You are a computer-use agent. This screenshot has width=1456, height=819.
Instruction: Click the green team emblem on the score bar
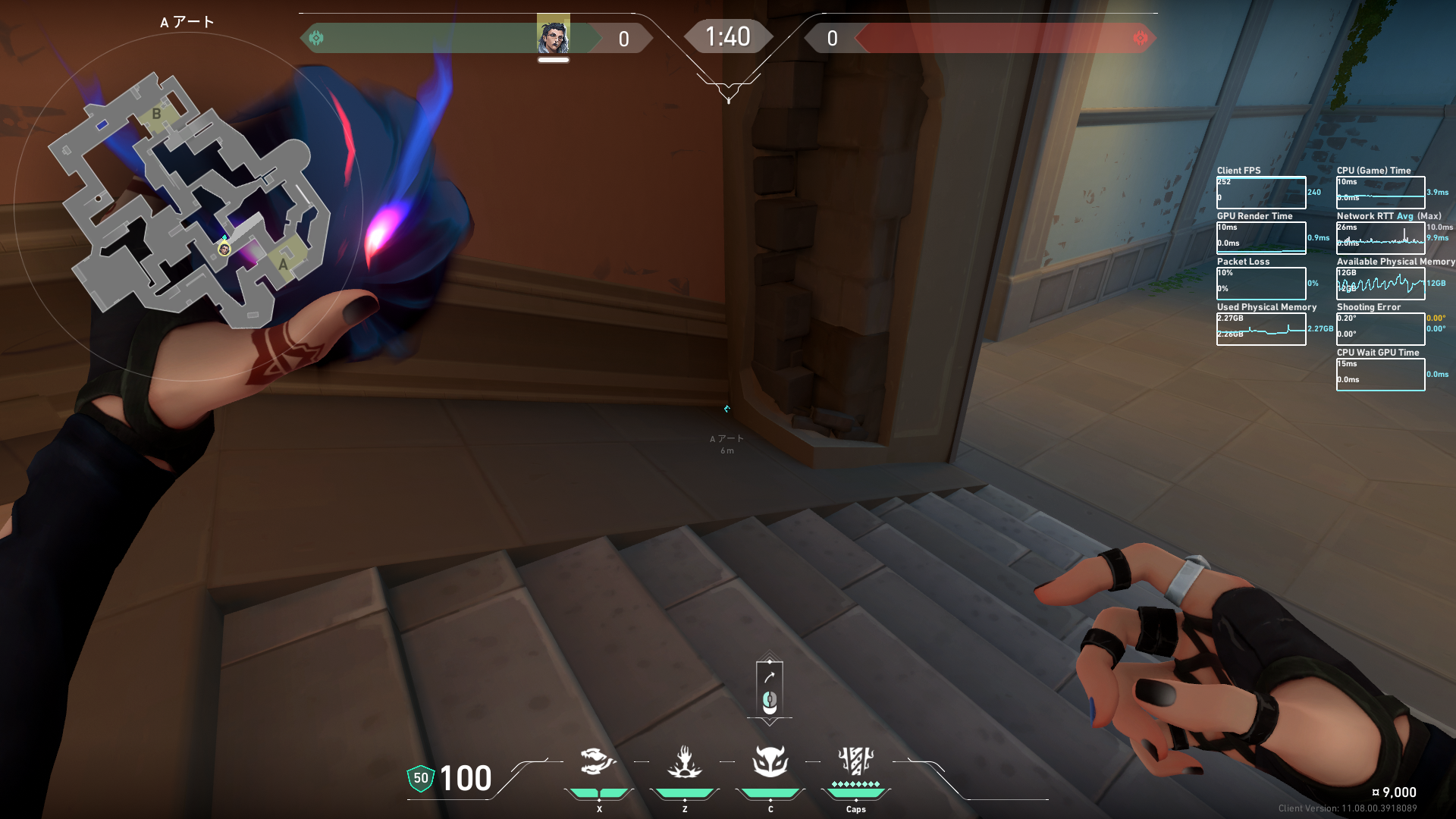pyautogui.click(x=316, y=38)
